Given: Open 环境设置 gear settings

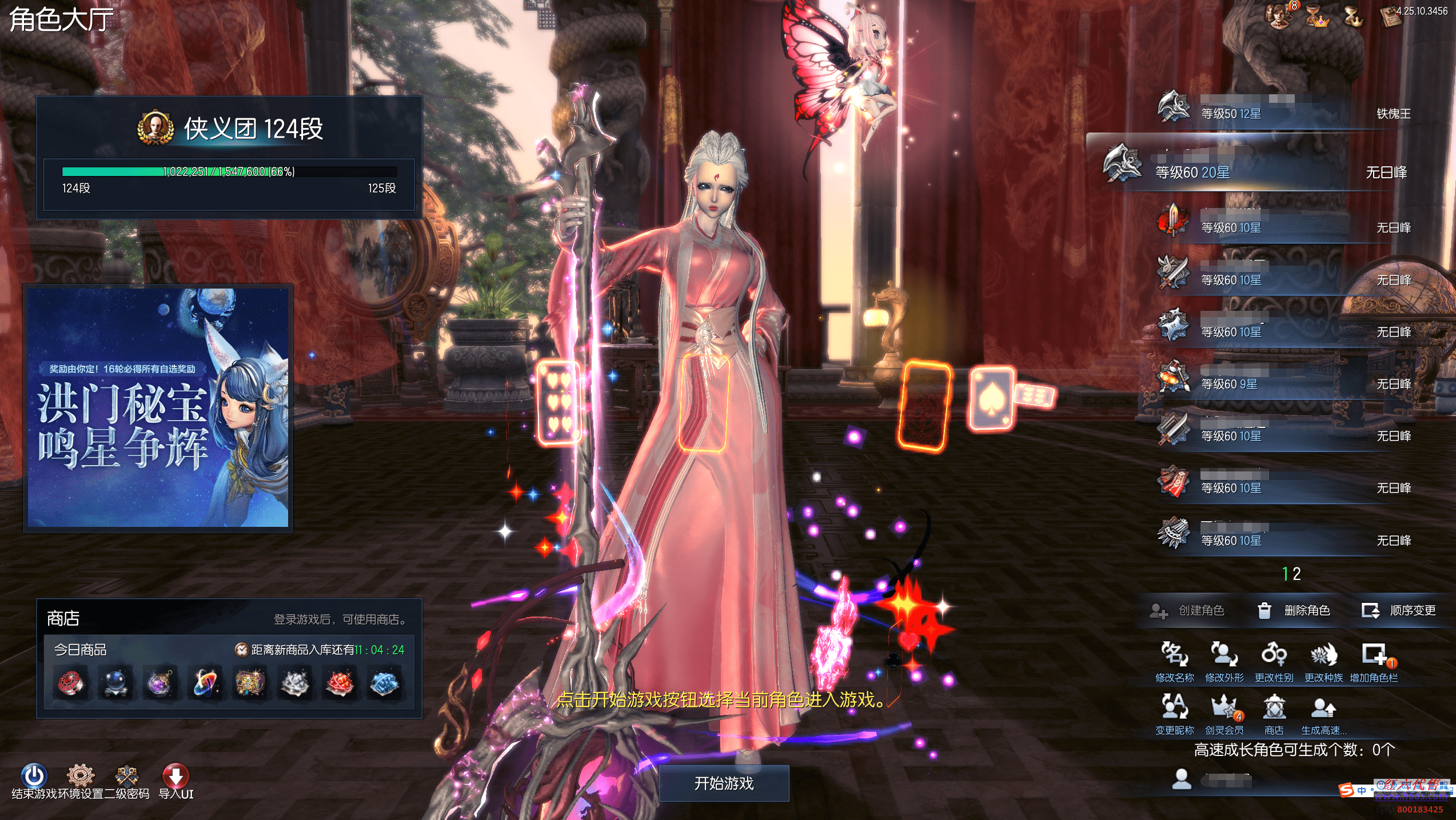Looking at the screenshot, I should coord(81,776).
